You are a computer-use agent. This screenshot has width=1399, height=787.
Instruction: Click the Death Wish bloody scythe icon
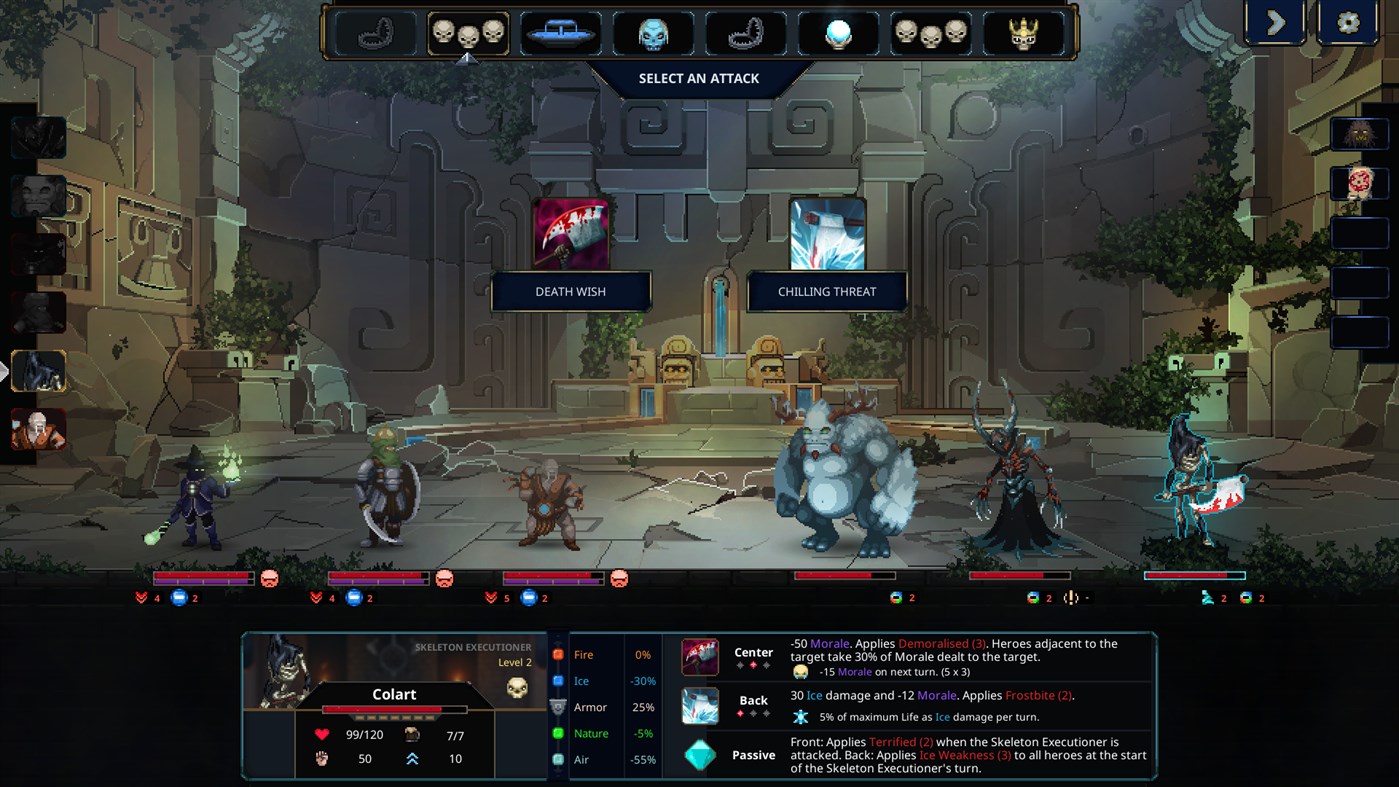tap(571, 232)
